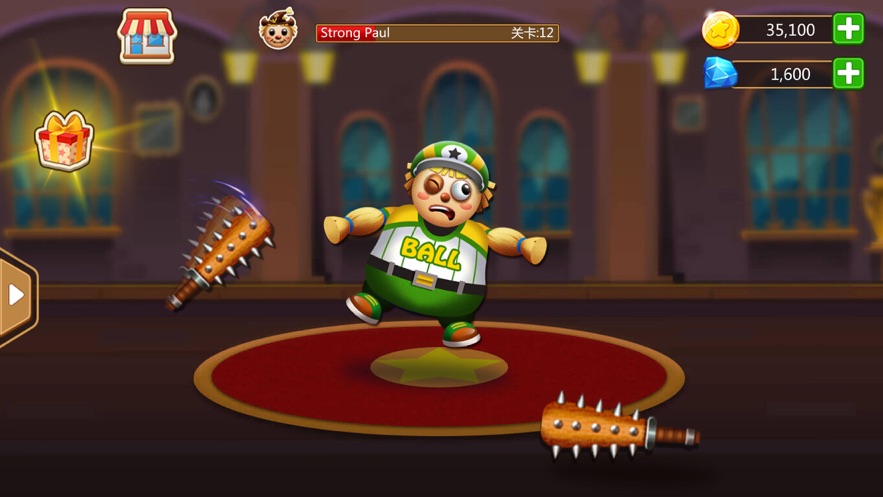Screen dimensions: 883x497
Task: Open the shop storefront icon
Action: [x=147, y=35]
